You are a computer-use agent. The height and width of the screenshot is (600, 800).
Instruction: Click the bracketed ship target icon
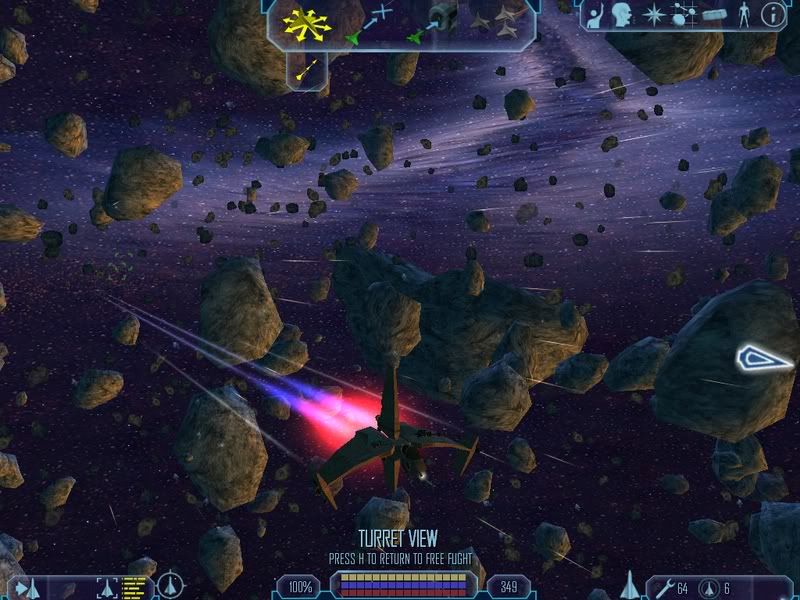coord(107,587)
